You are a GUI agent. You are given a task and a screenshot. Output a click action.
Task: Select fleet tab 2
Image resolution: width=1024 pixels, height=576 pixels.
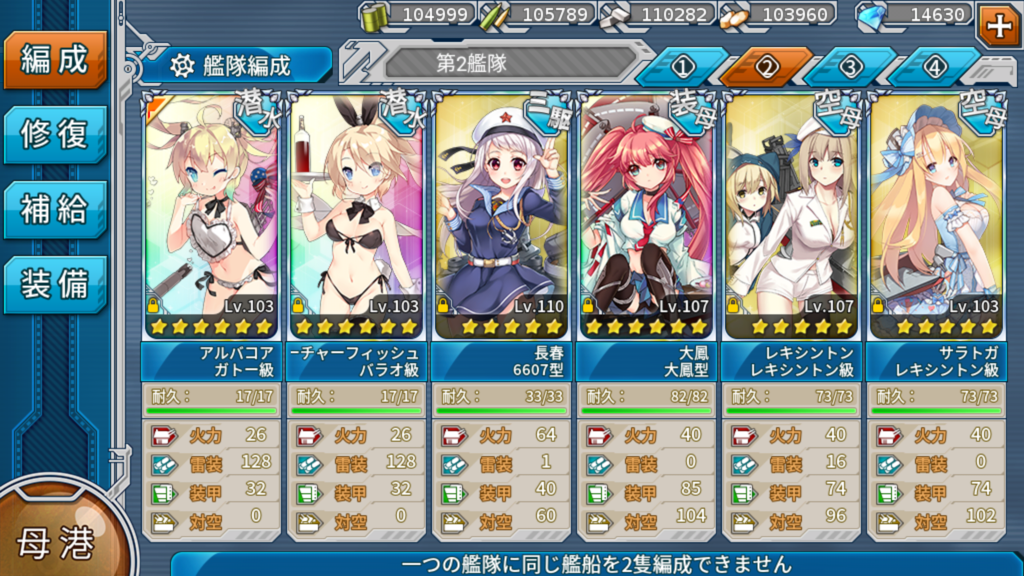point(766,67)
